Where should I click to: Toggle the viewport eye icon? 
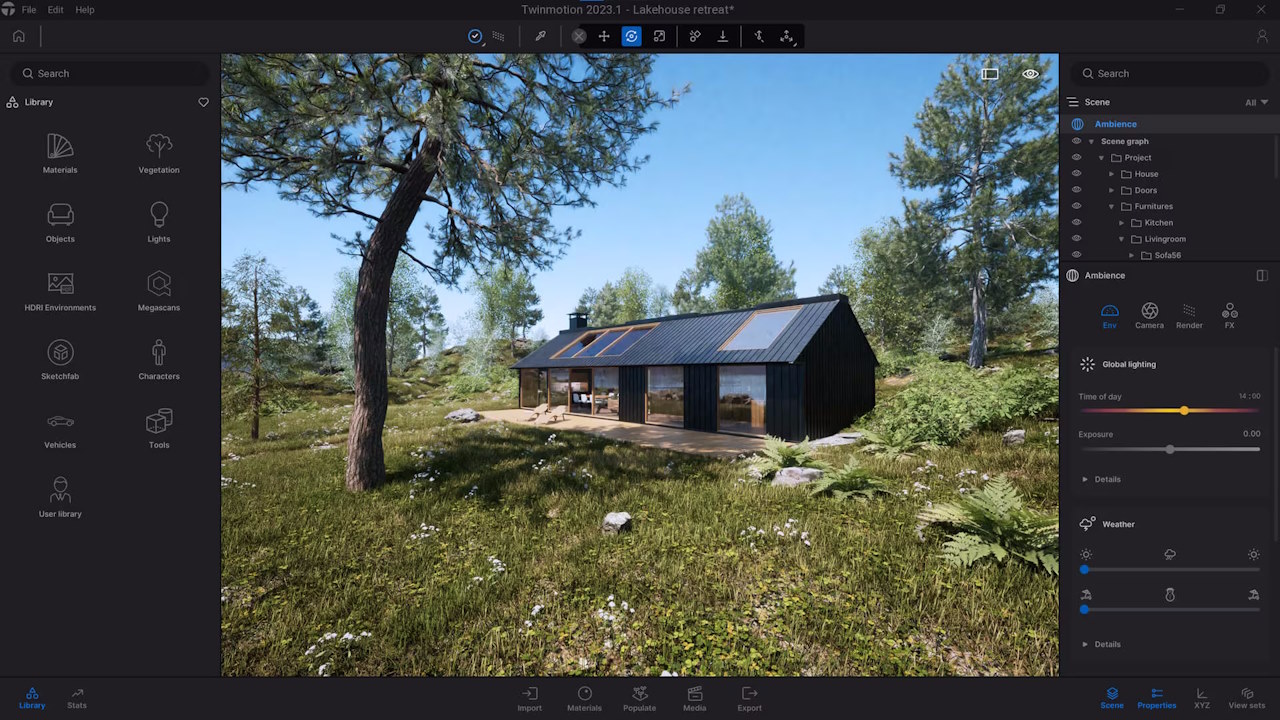point(1030,74)
